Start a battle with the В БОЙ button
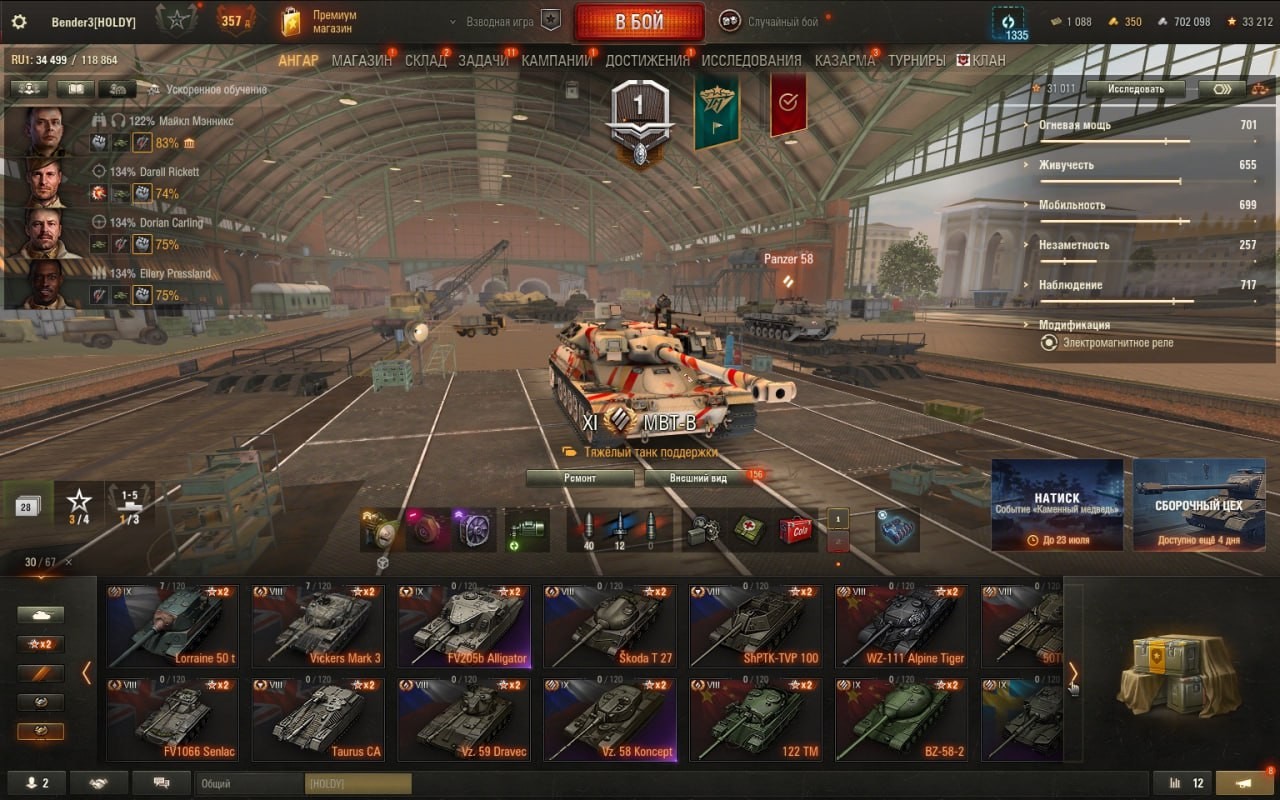Image resolution: width=1280 pixels, height=800 pixels. point(639,22)
